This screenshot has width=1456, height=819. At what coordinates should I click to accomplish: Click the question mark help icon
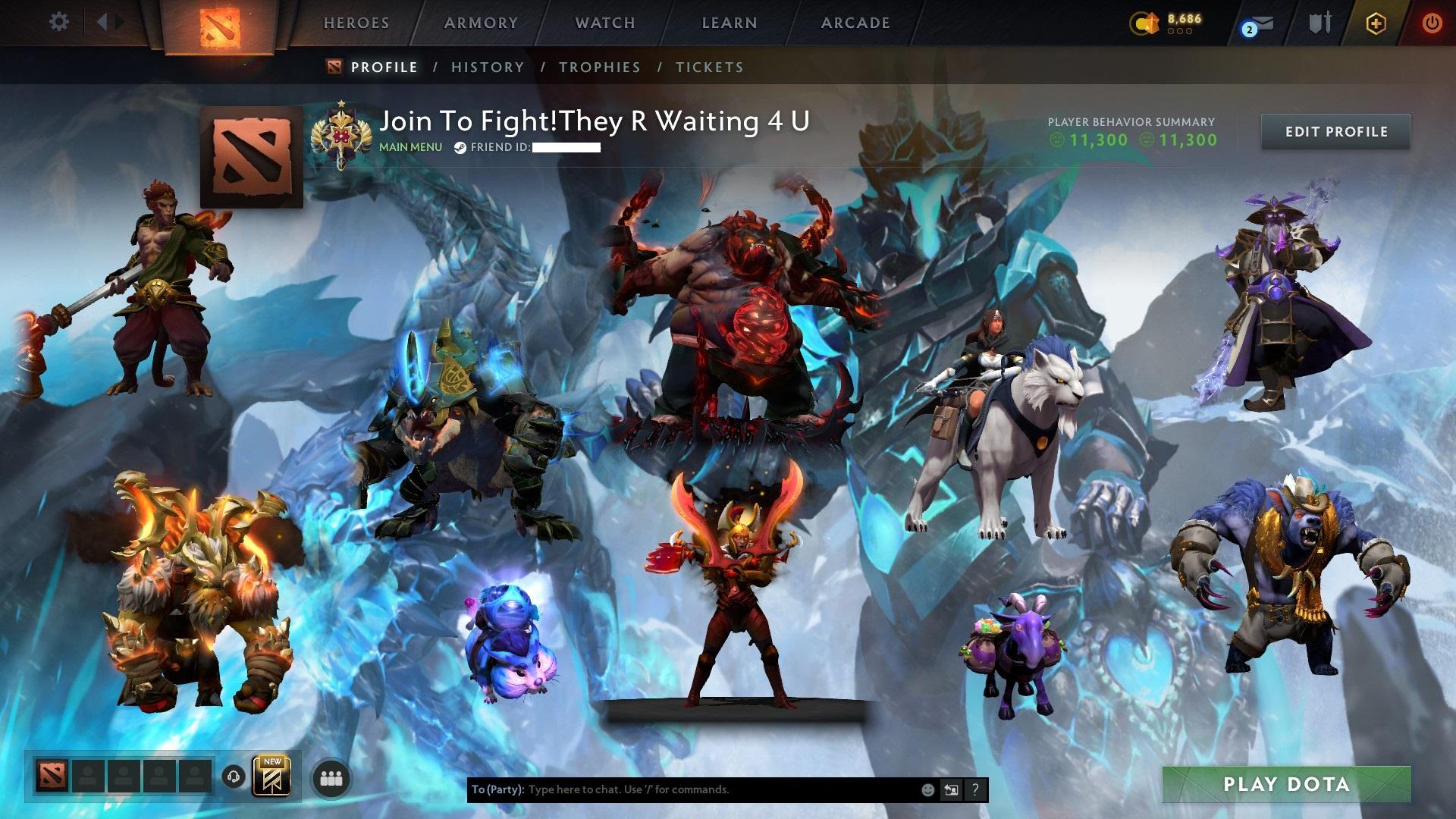coord(975,789)
